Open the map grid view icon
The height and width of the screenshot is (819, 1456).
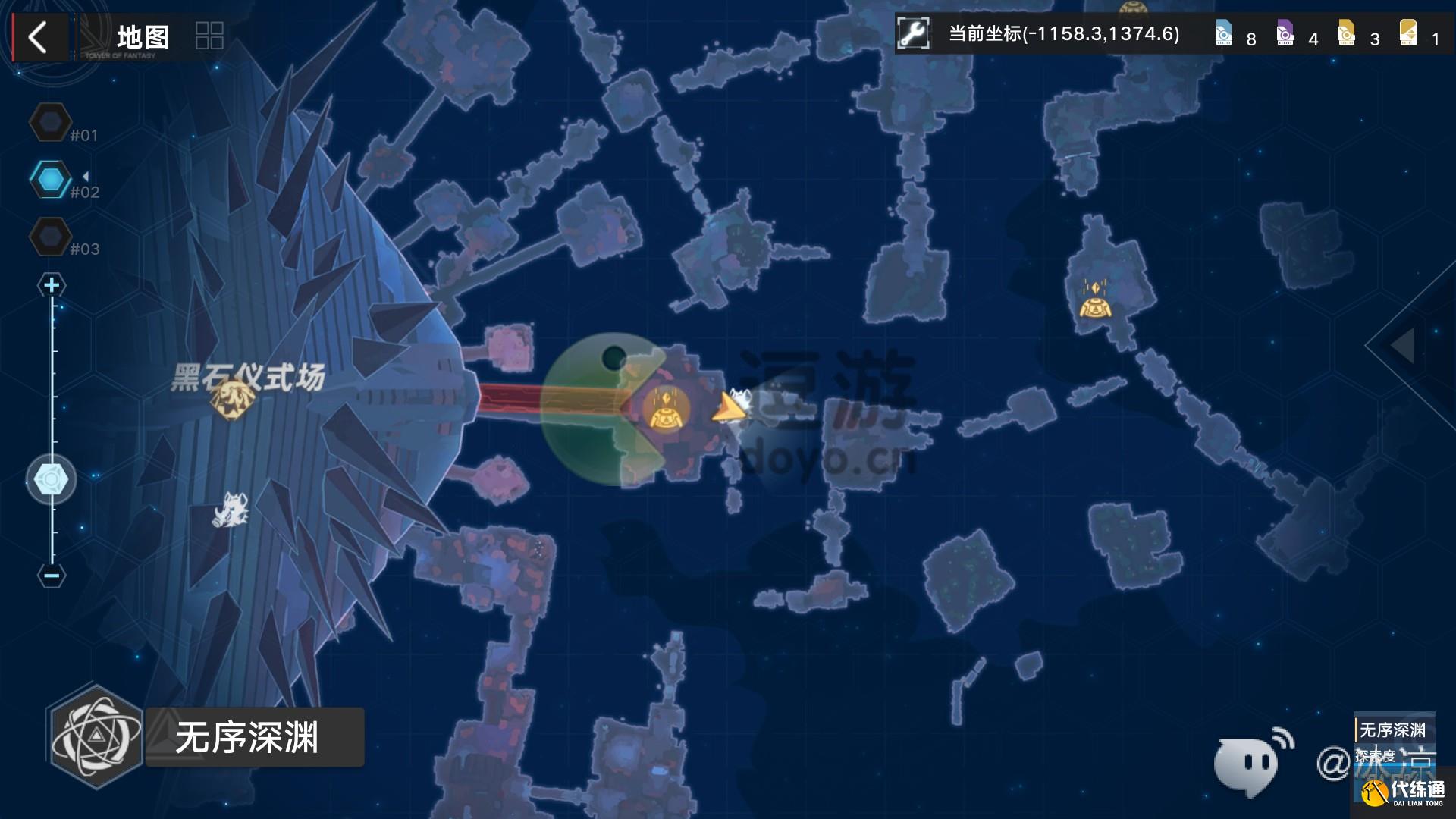[209, 36]
